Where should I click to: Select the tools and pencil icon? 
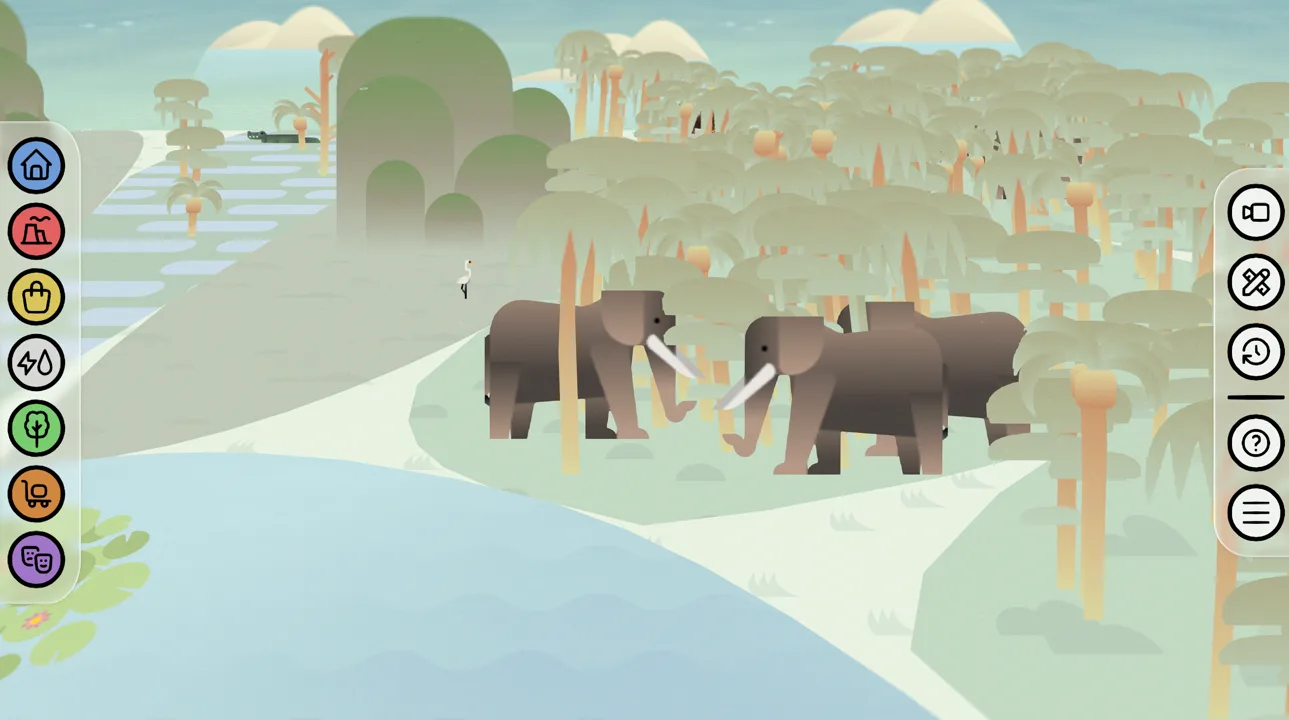(1255, 283)
